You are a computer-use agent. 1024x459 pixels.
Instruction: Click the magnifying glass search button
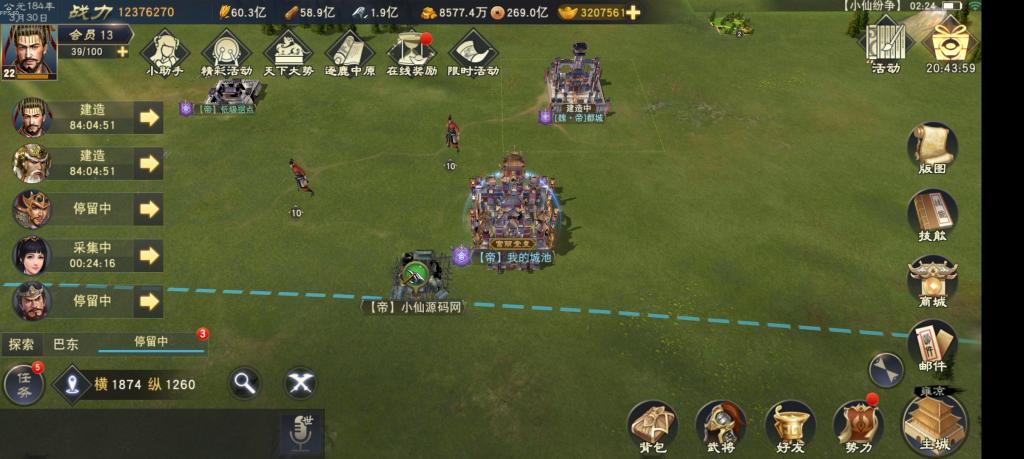point(243,382)
